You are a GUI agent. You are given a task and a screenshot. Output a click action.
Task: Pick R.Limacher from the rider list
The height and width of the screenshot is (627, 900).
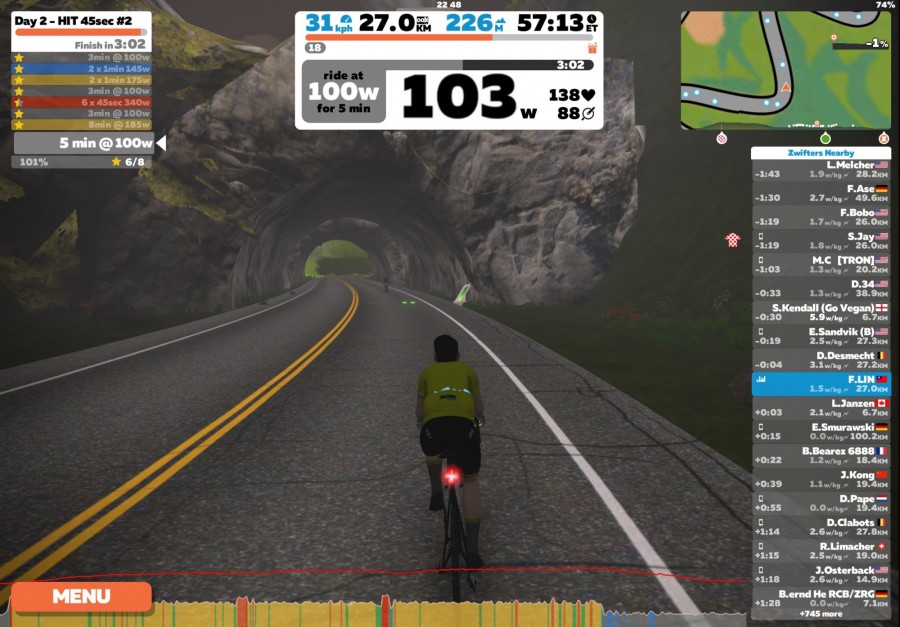(821, 551)
